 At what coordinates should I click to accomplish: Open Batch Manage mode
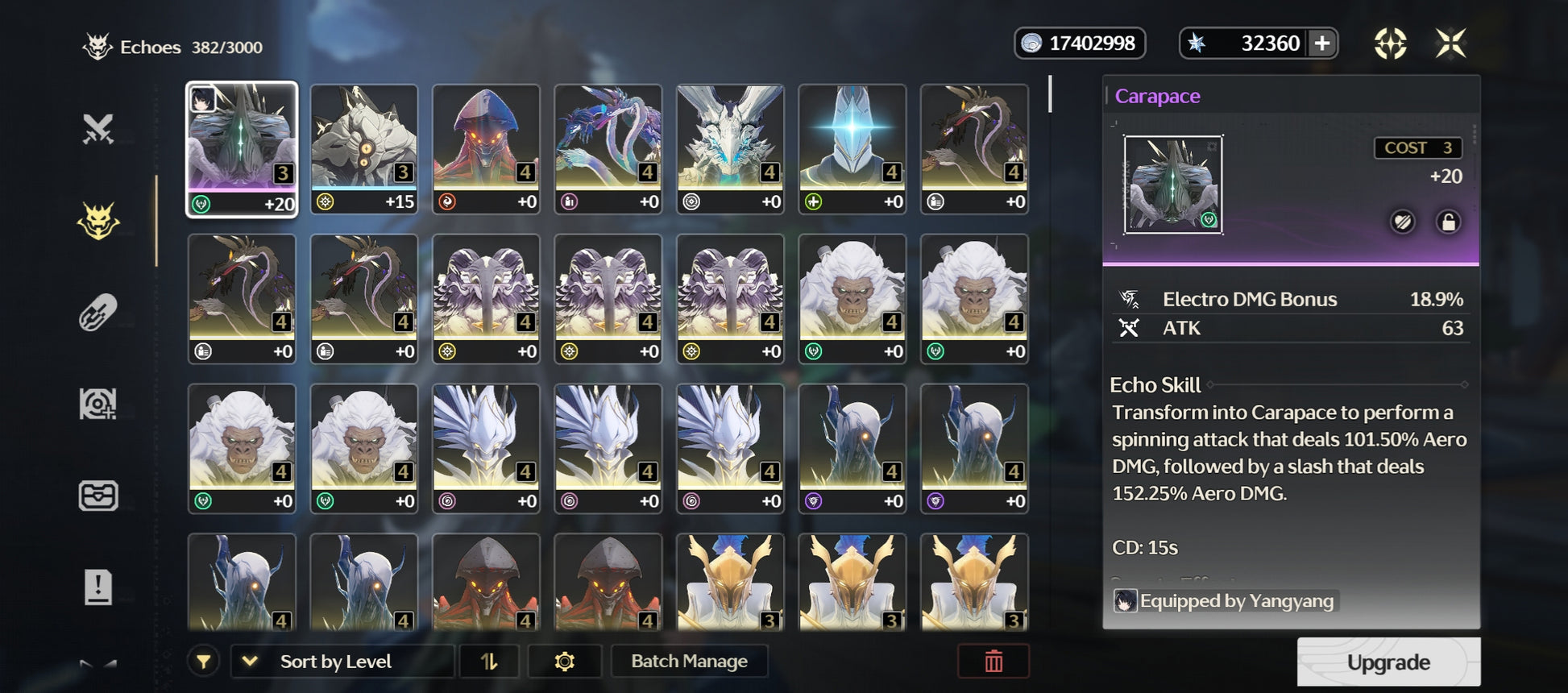click(x=689, y=661)
